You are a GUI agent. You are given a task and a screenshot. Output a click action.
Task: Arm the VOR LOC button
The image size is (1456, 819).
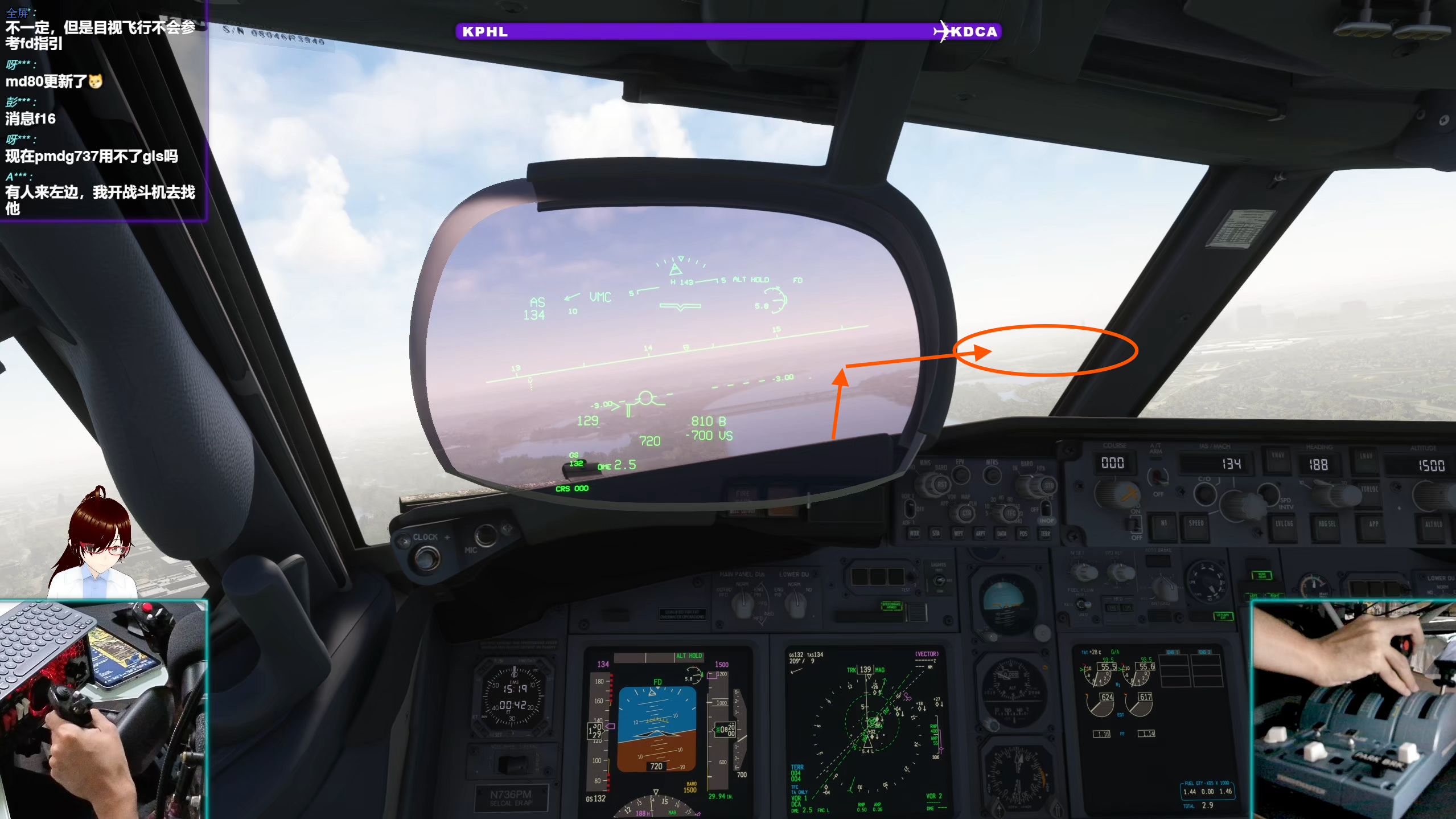click(1369, 490)
